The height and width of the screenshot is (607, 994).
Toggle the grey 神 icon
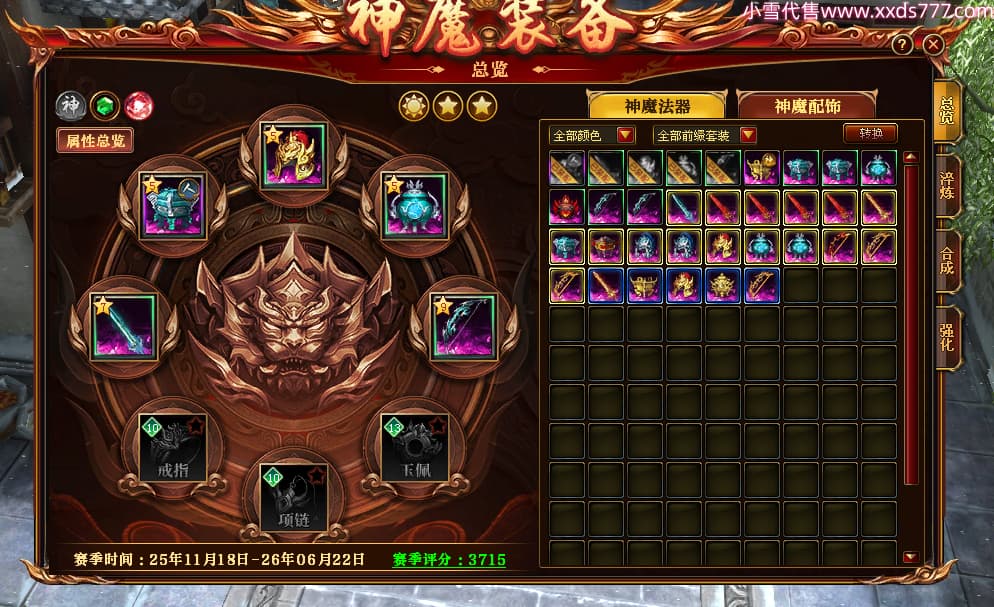[x=70, y=105]
